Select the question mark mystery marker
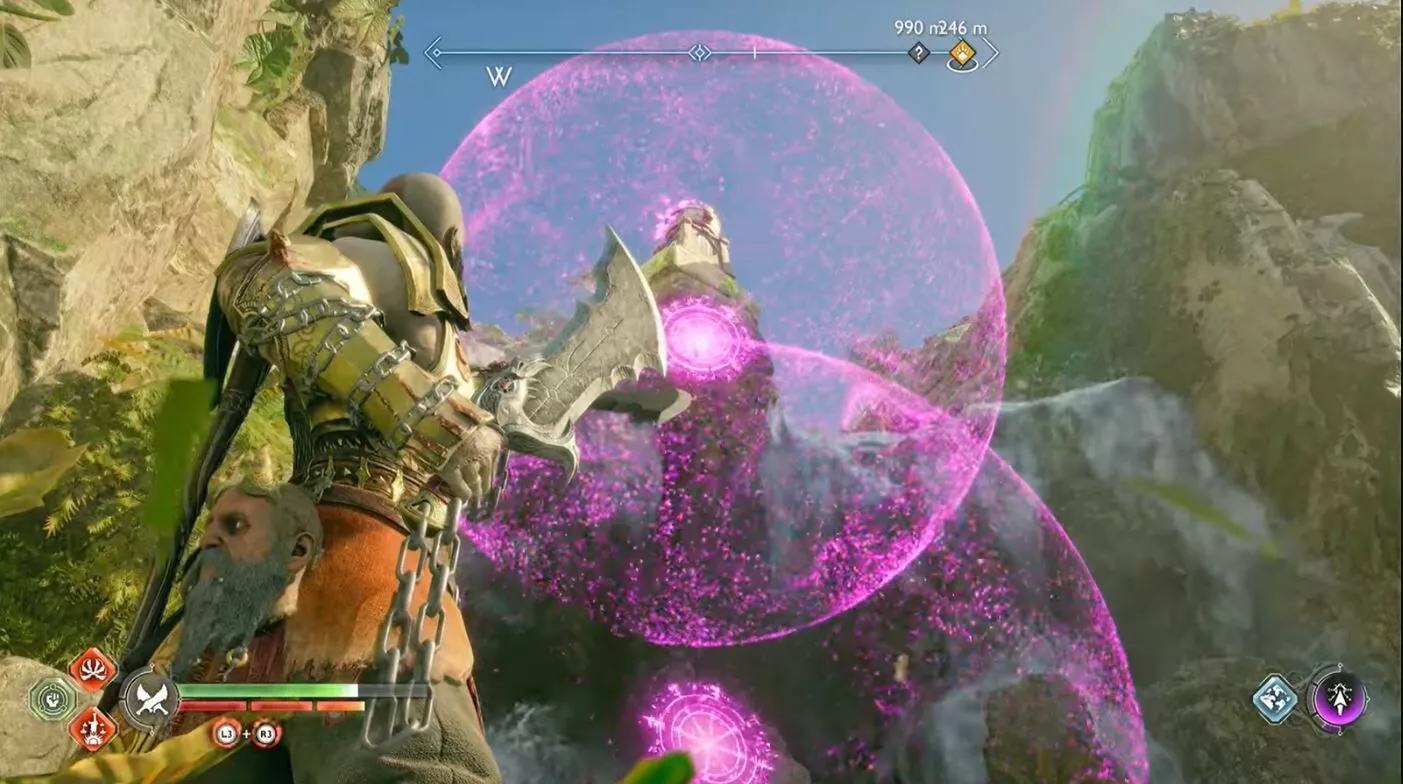Viewport: 1403px width, 784px height. point(919,53)
